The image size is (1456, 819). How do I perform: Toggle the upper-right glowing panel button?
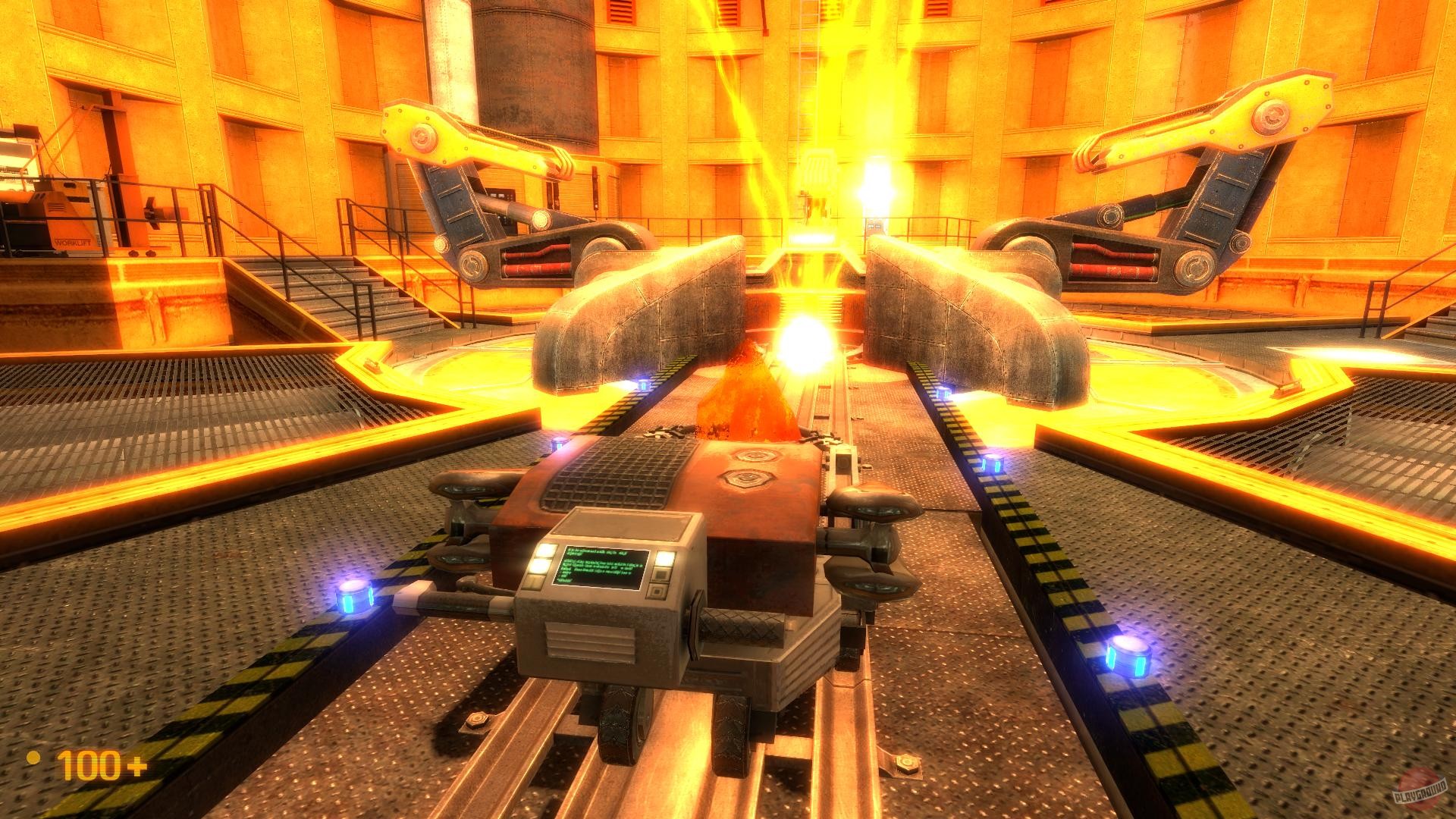[666, 559]
